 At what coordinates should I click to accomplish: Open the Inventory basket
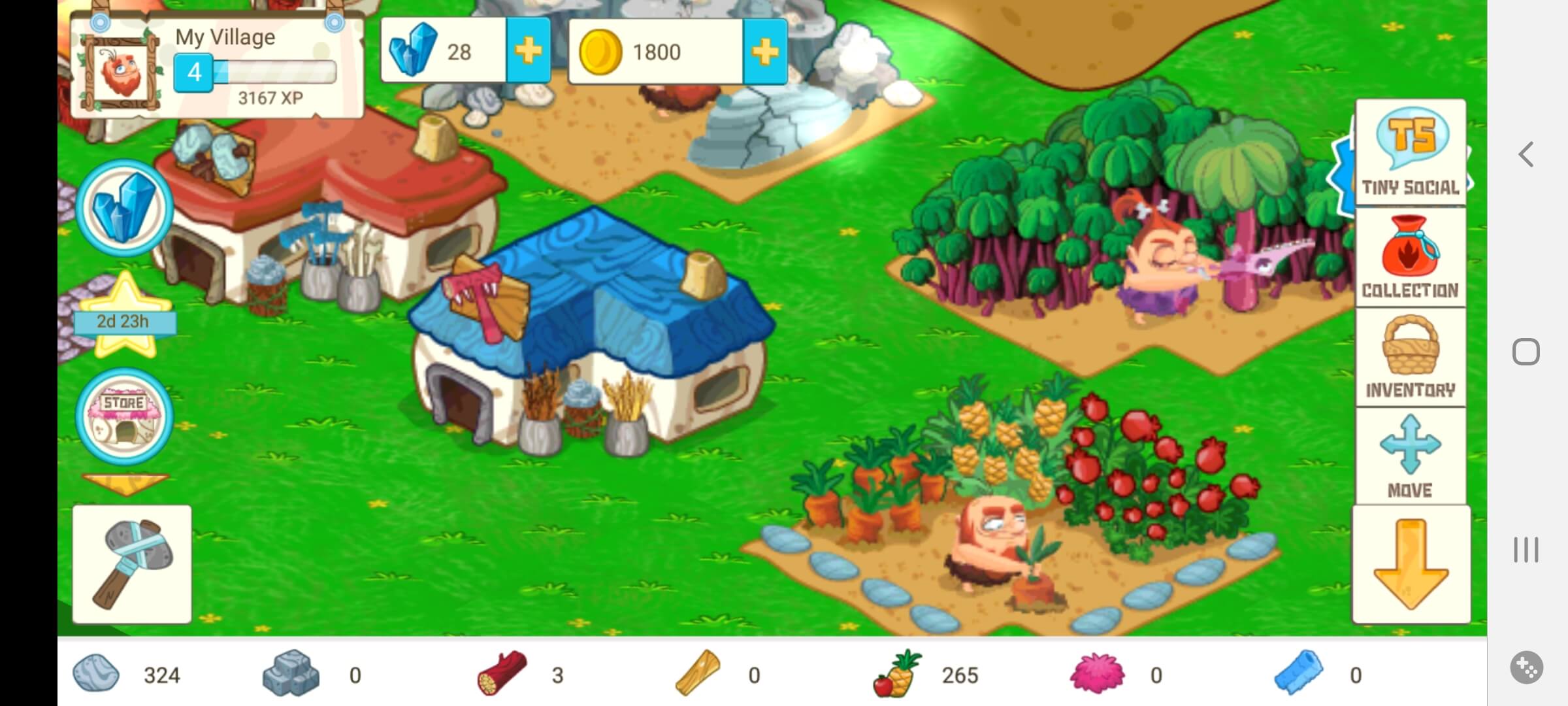(1410, 358)
